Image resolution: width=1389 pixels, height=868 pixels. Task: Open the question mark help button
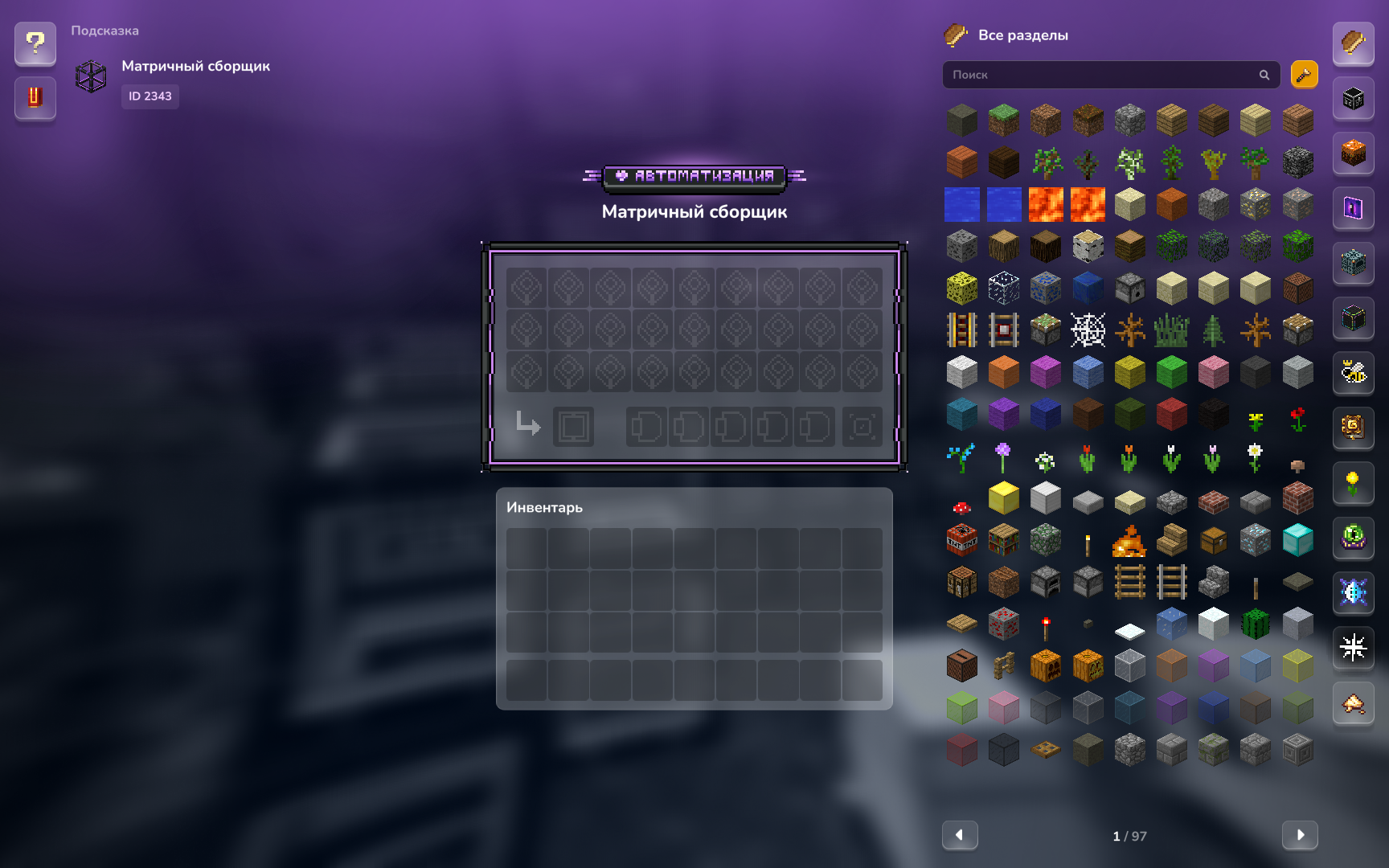(35, 43)
